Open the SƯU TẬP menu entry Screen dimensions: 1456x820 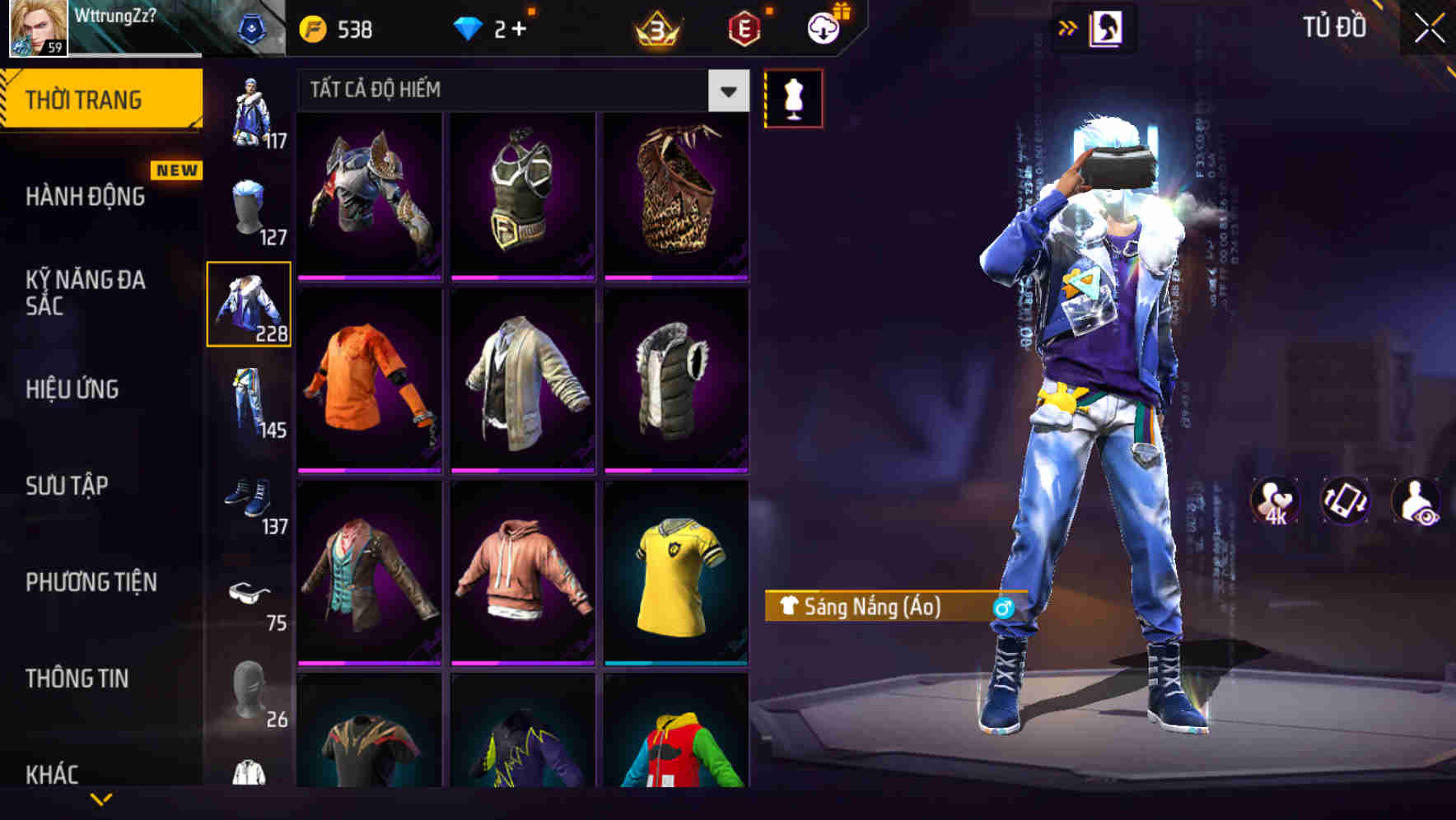(66, 486)
